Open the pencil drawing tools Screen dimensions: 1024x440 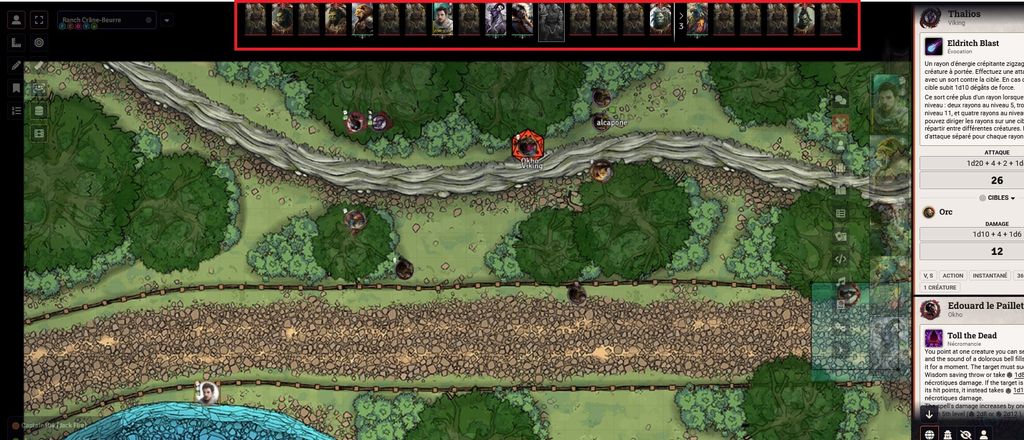[16, 66]
